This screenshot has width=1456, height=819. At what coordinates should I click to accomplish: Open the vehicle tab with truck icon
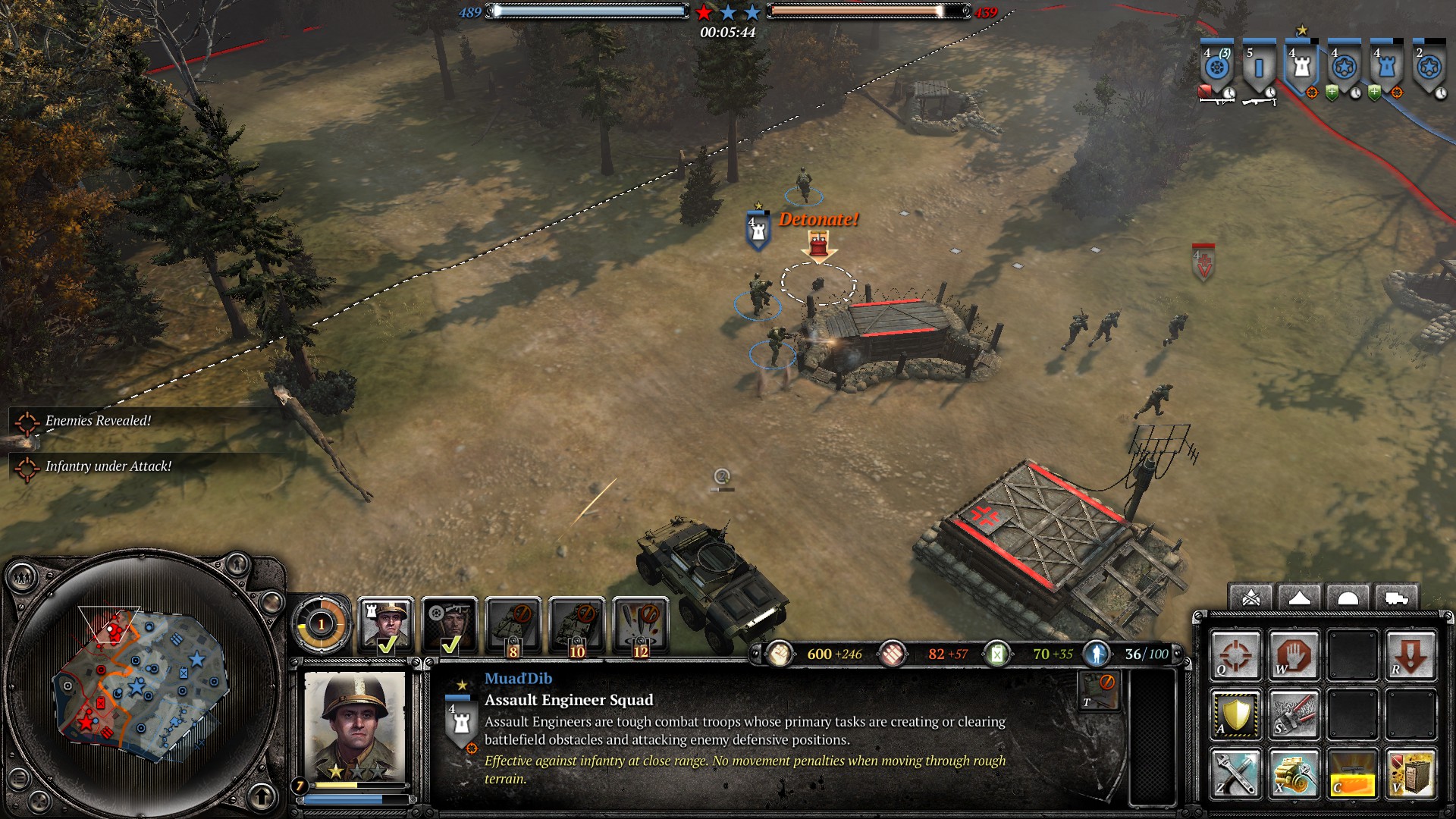coord(1396,599)
